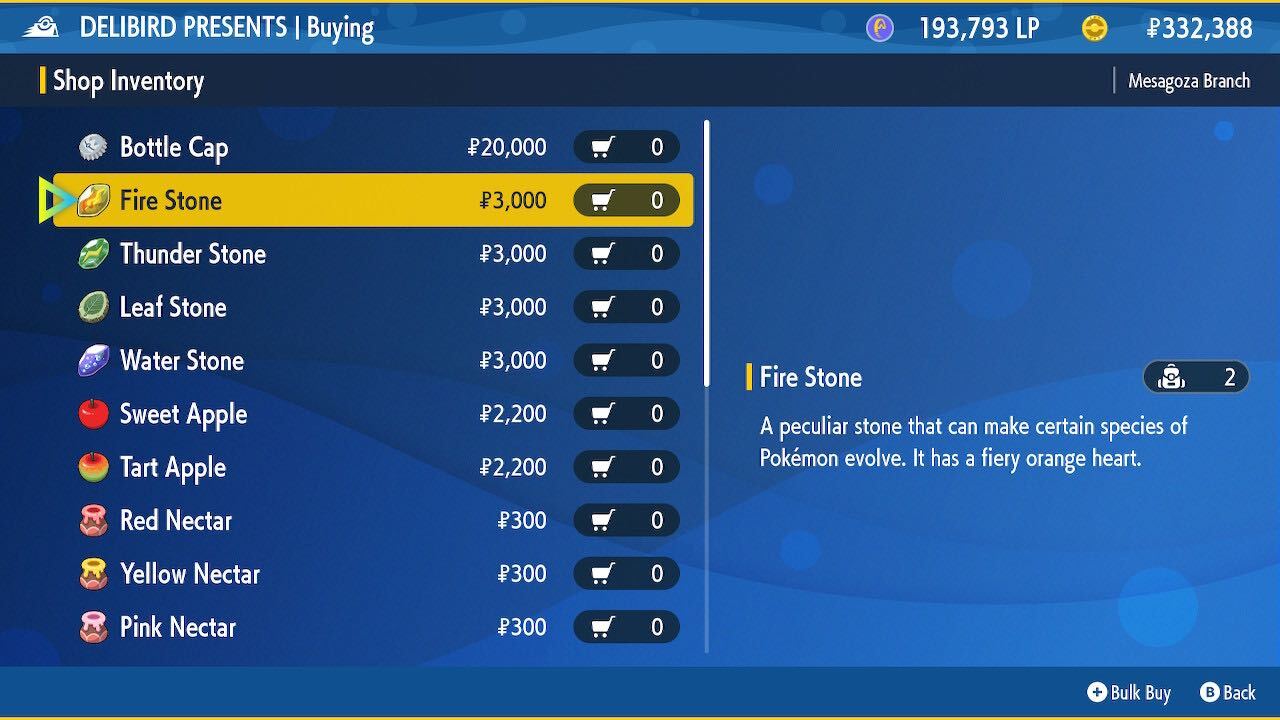The width and height of the screenshot is (1280, 720).
Task: Go Back from the shop screen
Action: [1228, 692]
